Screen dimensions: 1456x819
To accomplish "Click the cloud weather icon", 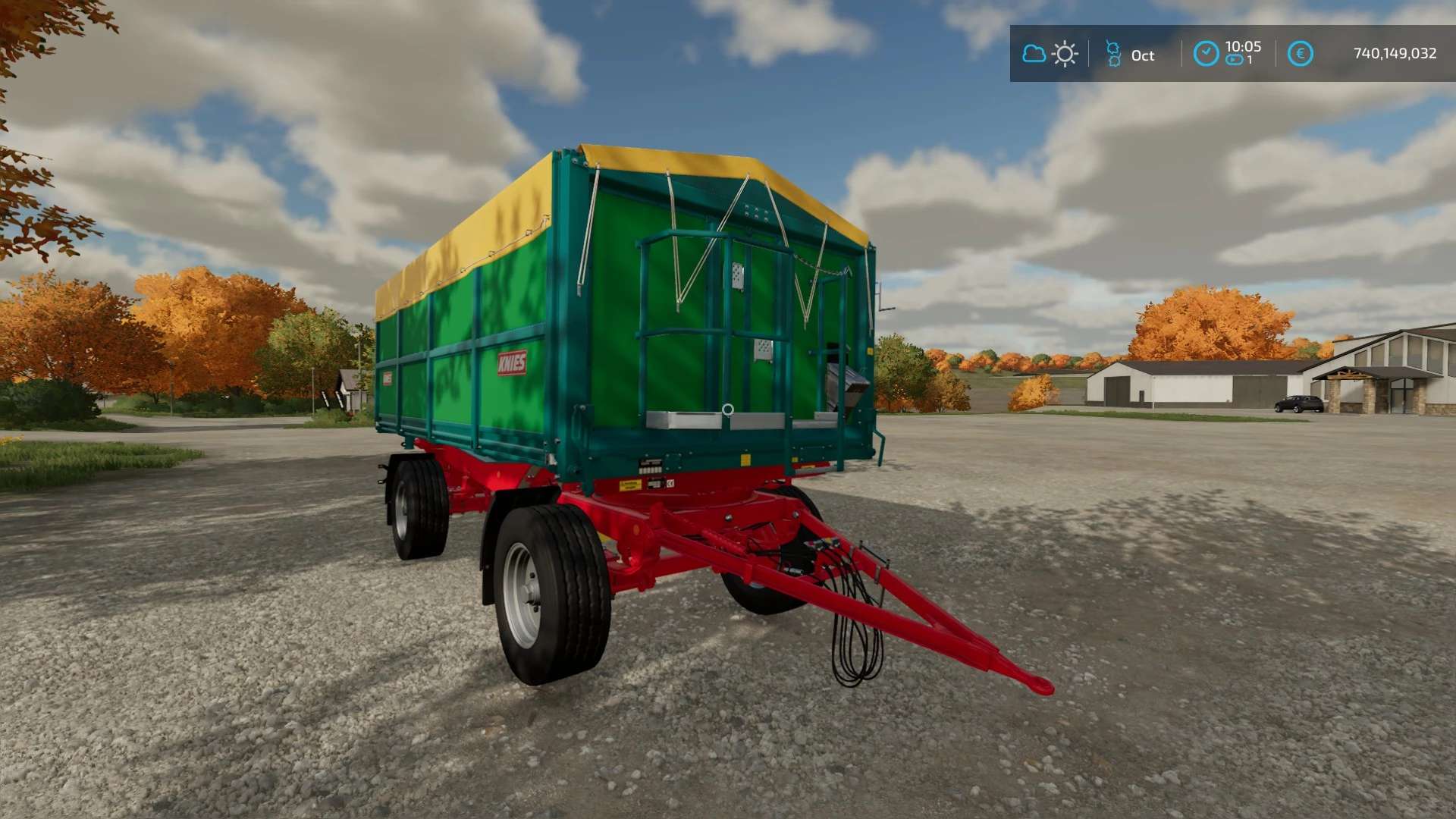I will 1034,54.
